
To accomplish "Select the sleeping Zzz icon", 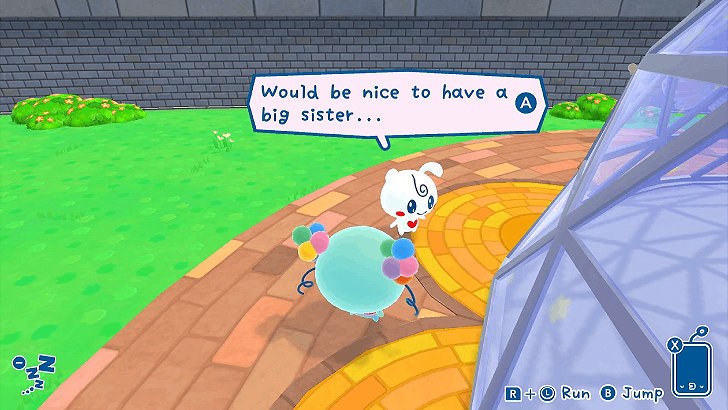I will pyautogui.click(x=34, y=375).
